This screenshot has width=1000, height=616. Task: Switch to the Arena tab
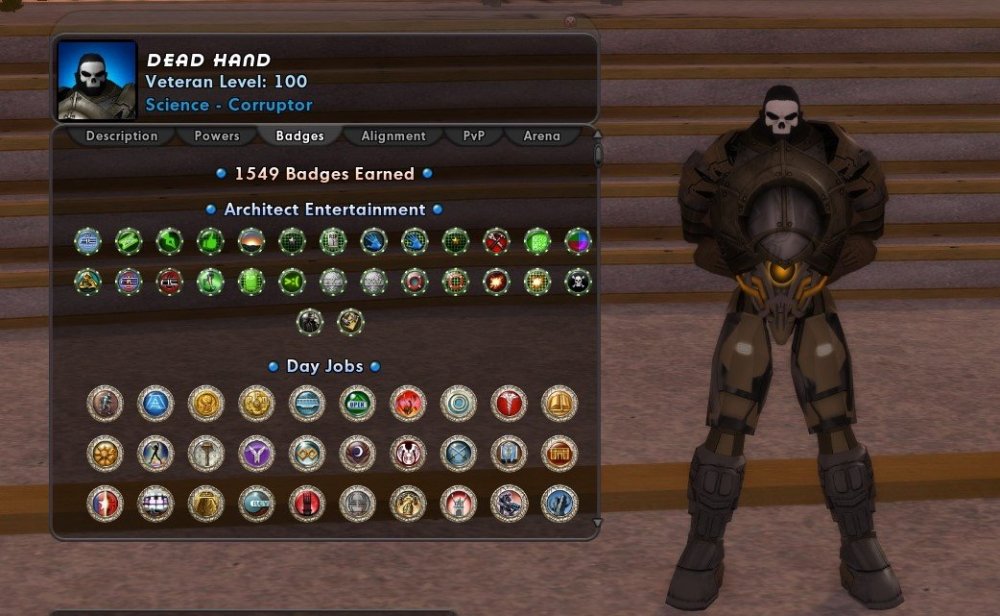[x=542, y=136]
